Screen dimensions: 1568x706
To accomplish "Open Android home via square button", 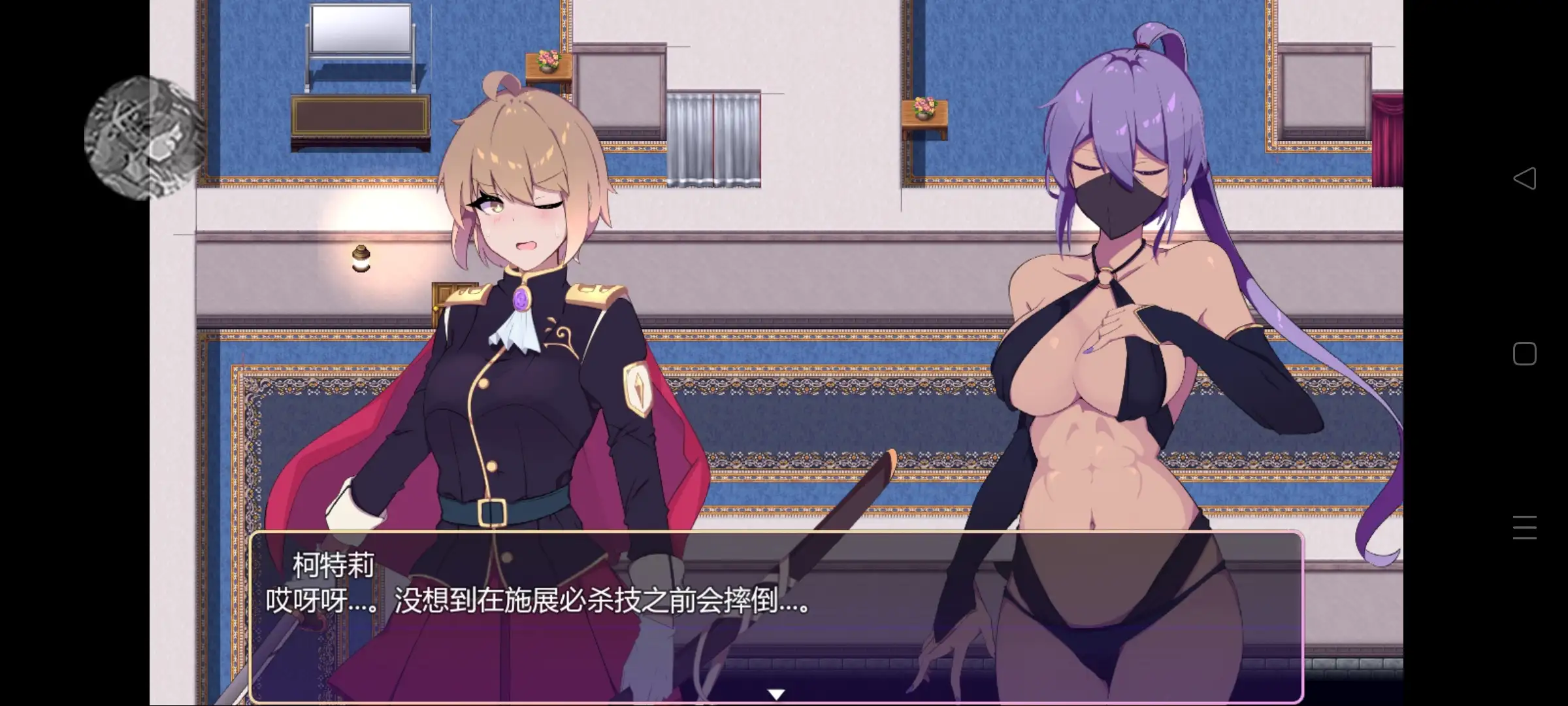I will (x=1524, y=354).
